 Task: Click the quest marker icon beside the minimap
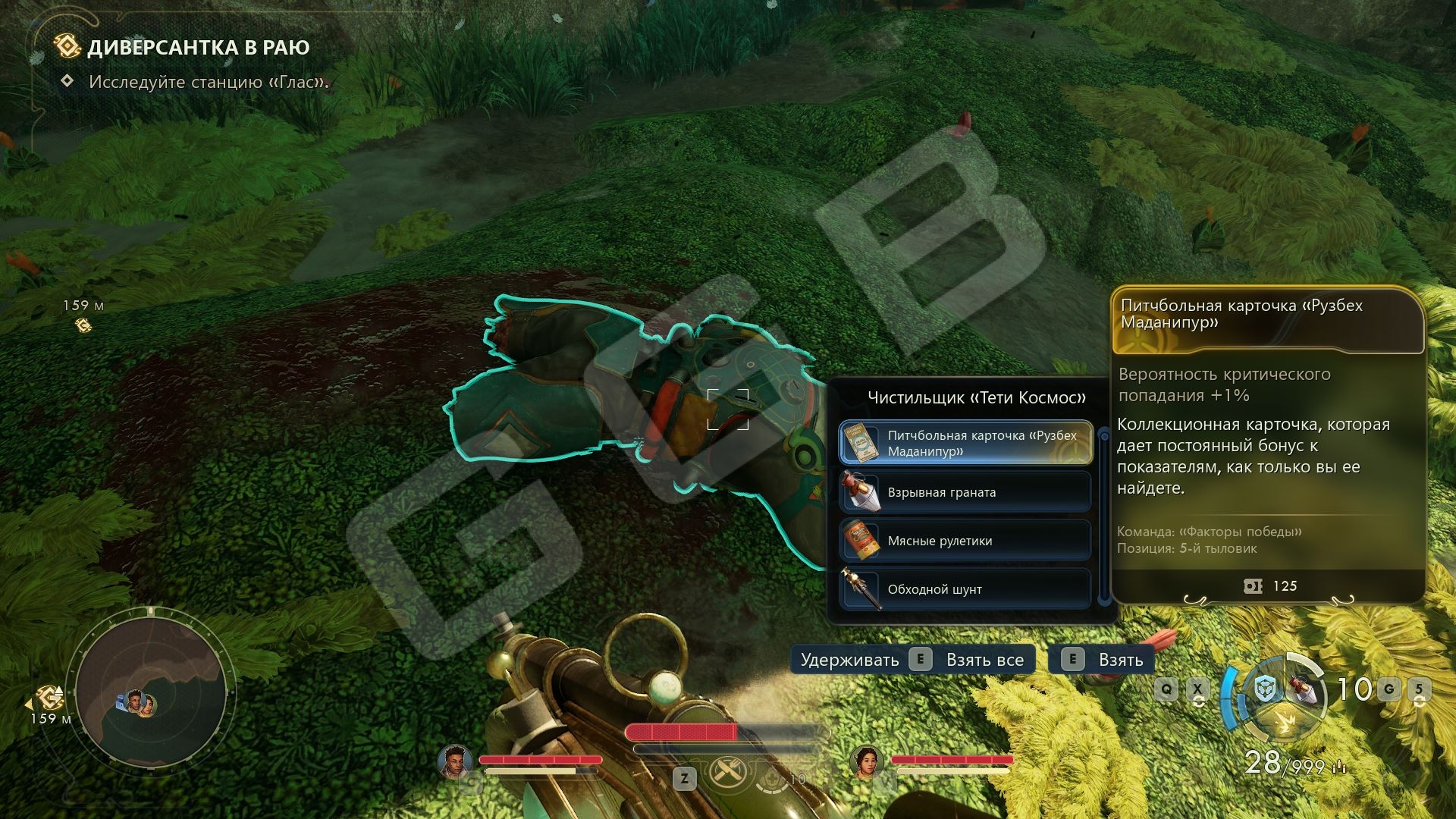[x=50, y=697]
